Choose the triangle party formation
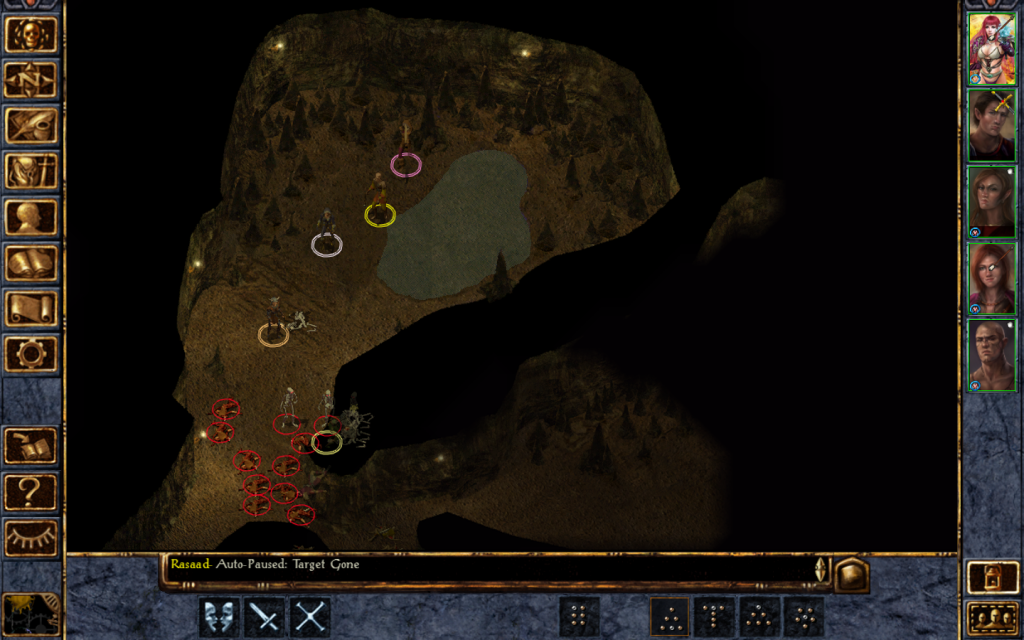This screenshot has width=1024, height=640. [x=669, y=617]
